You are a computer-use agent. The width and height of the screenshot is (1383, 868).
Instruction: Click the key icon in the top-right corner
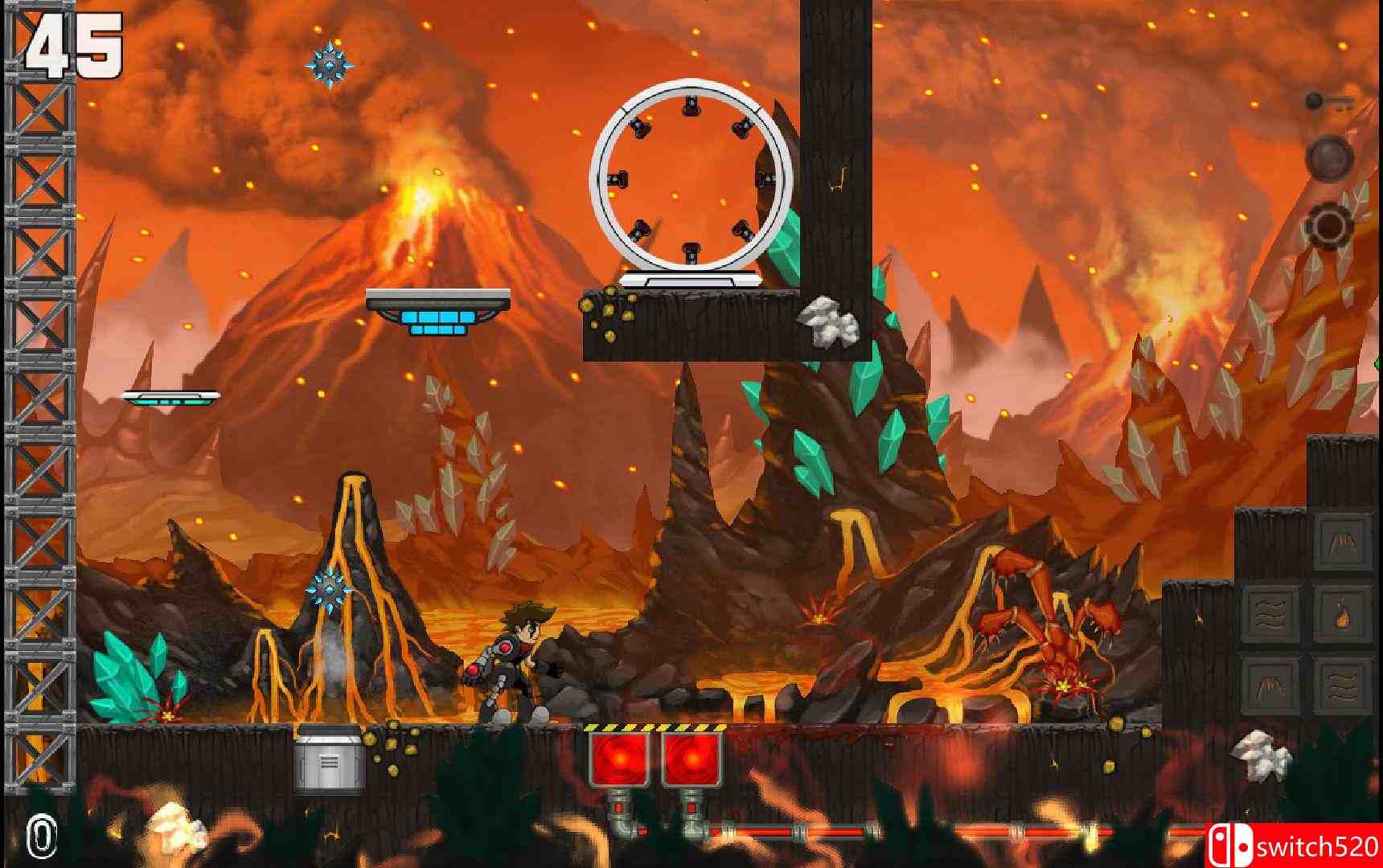point(1329,101)
